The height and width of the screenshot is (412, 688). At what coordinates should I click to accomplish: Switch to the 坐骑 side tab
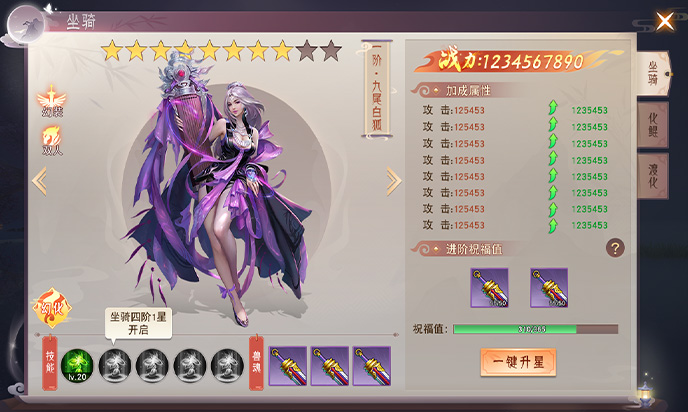pyautogui.click(x=653, y=72)
